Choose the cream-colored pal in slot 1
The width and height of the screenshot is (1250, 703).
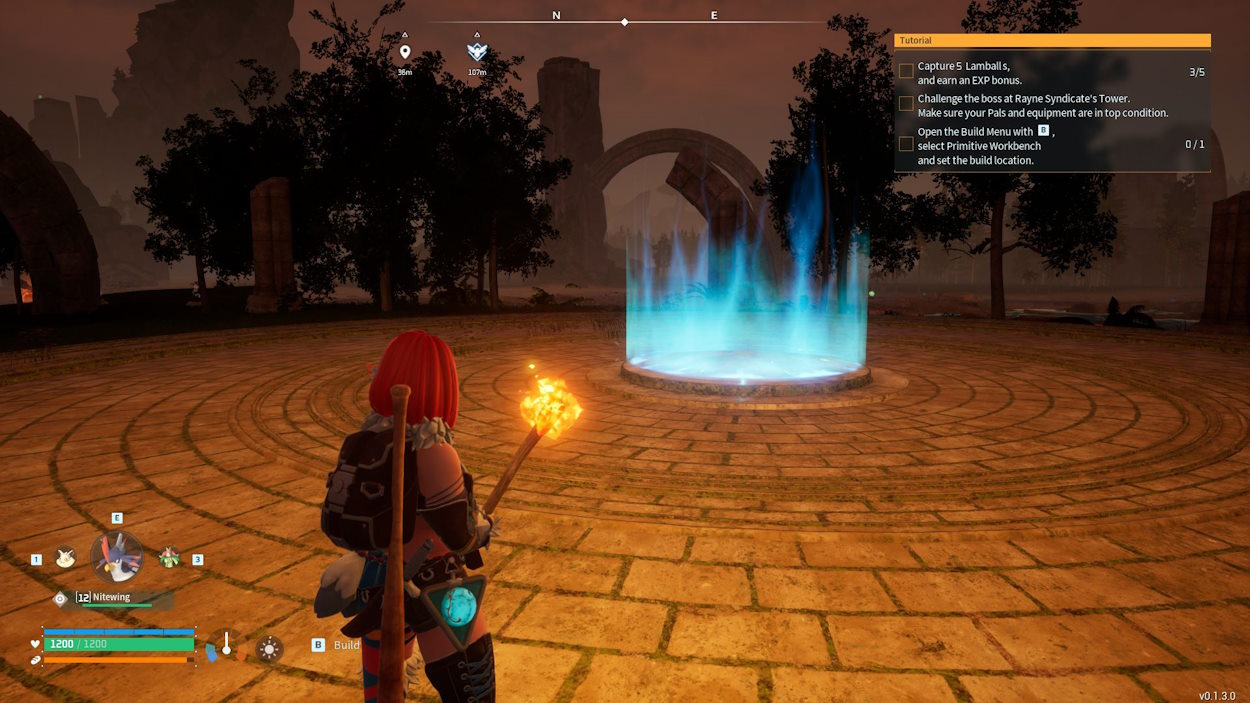(x=66, y=558)
